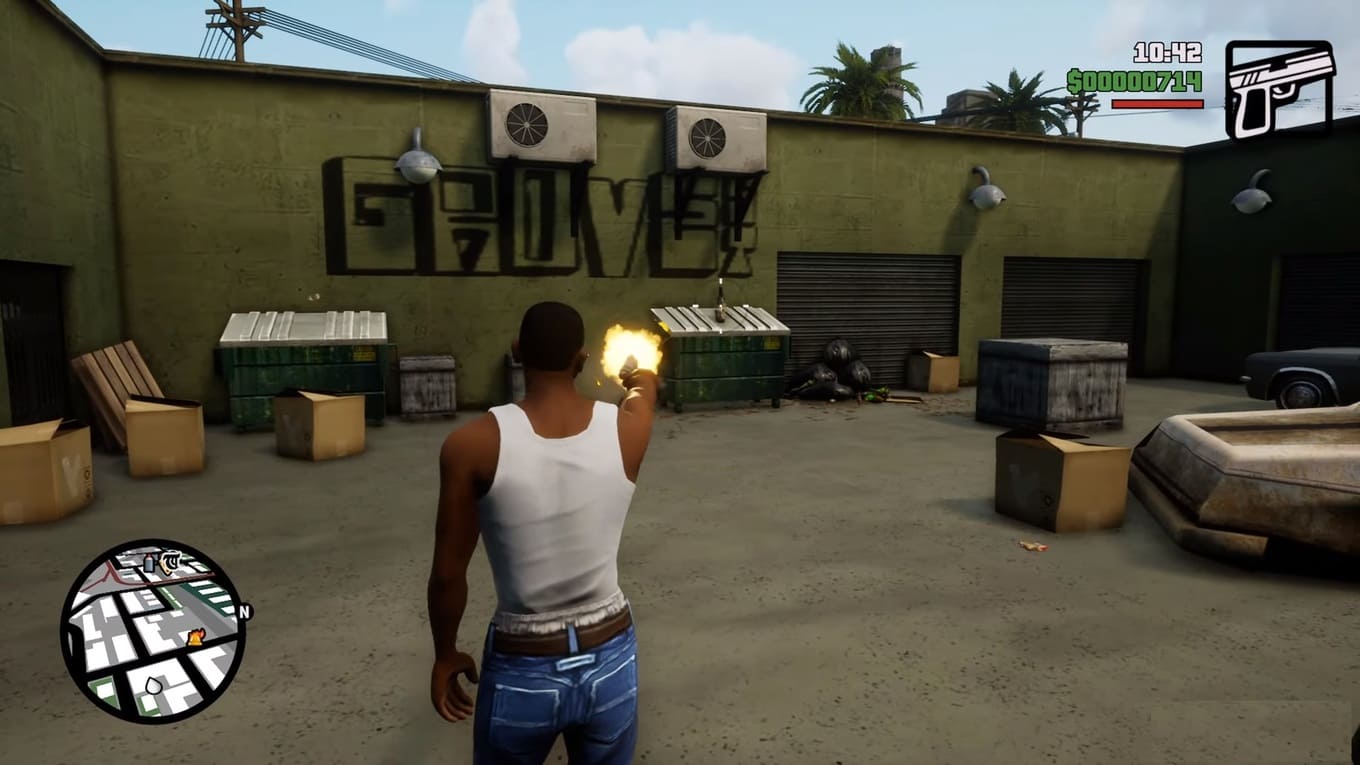Click the spray can marker on minimap
Viewport: 1360px width, 765px height.
[x=150, y=563]
